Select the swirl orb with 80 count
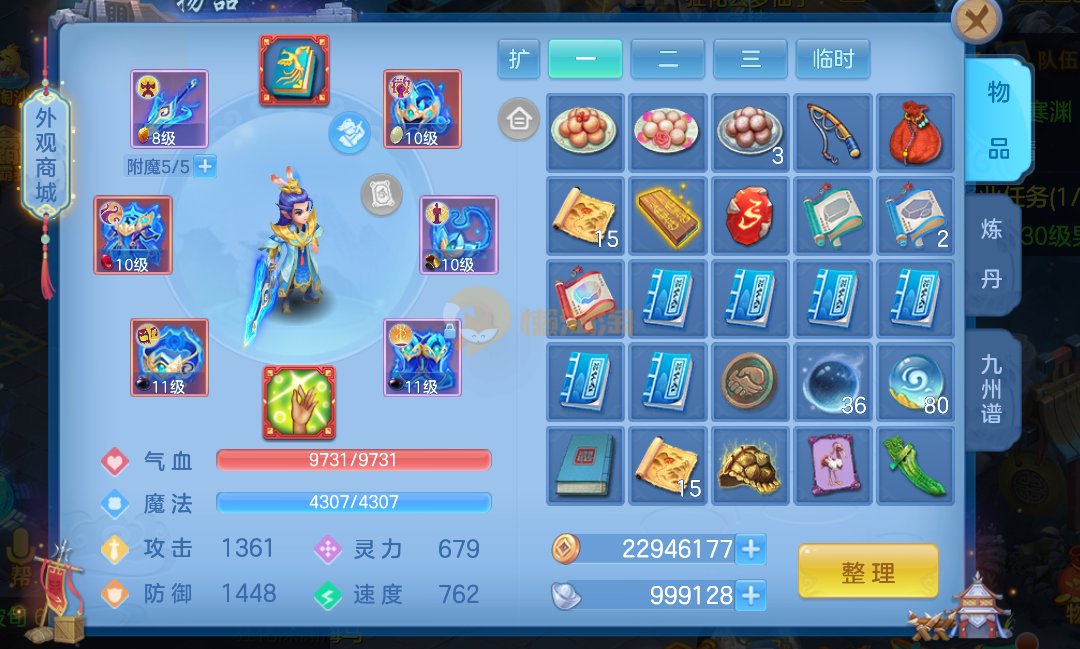The image size is (1080, 649). pyautogui.click(x=915, y=382)
